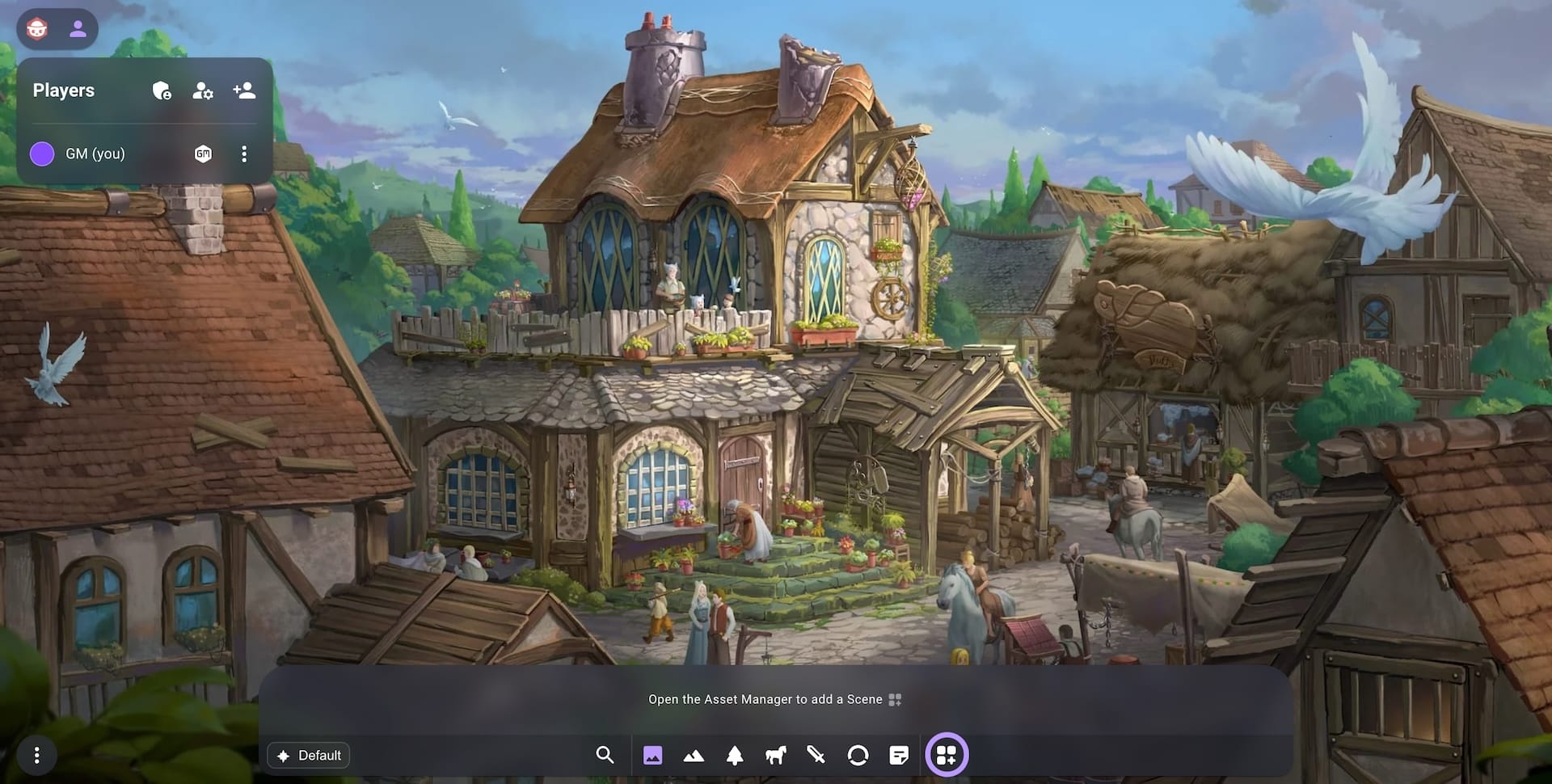This screenshot has height=784, width=1552.
Task: Select the Note layer icon
Action: [898, 756]
